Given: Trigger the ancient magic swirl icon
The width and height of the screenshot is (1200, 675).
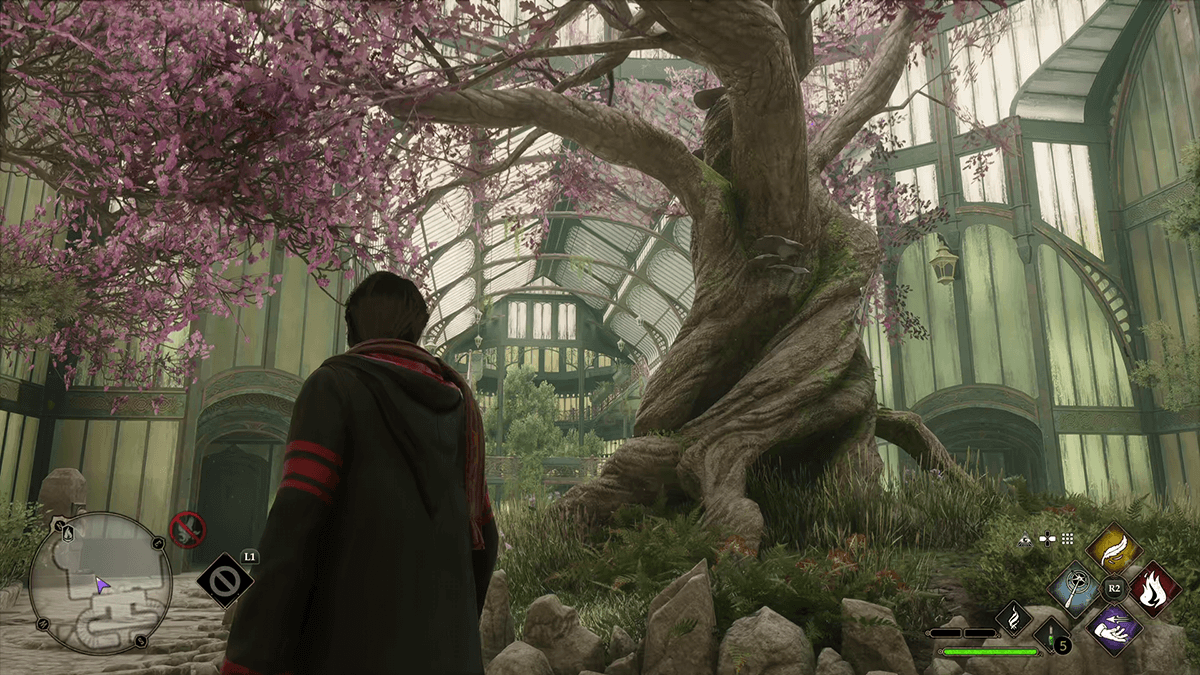Looking at the screenshot, I should click(1013, 619).
